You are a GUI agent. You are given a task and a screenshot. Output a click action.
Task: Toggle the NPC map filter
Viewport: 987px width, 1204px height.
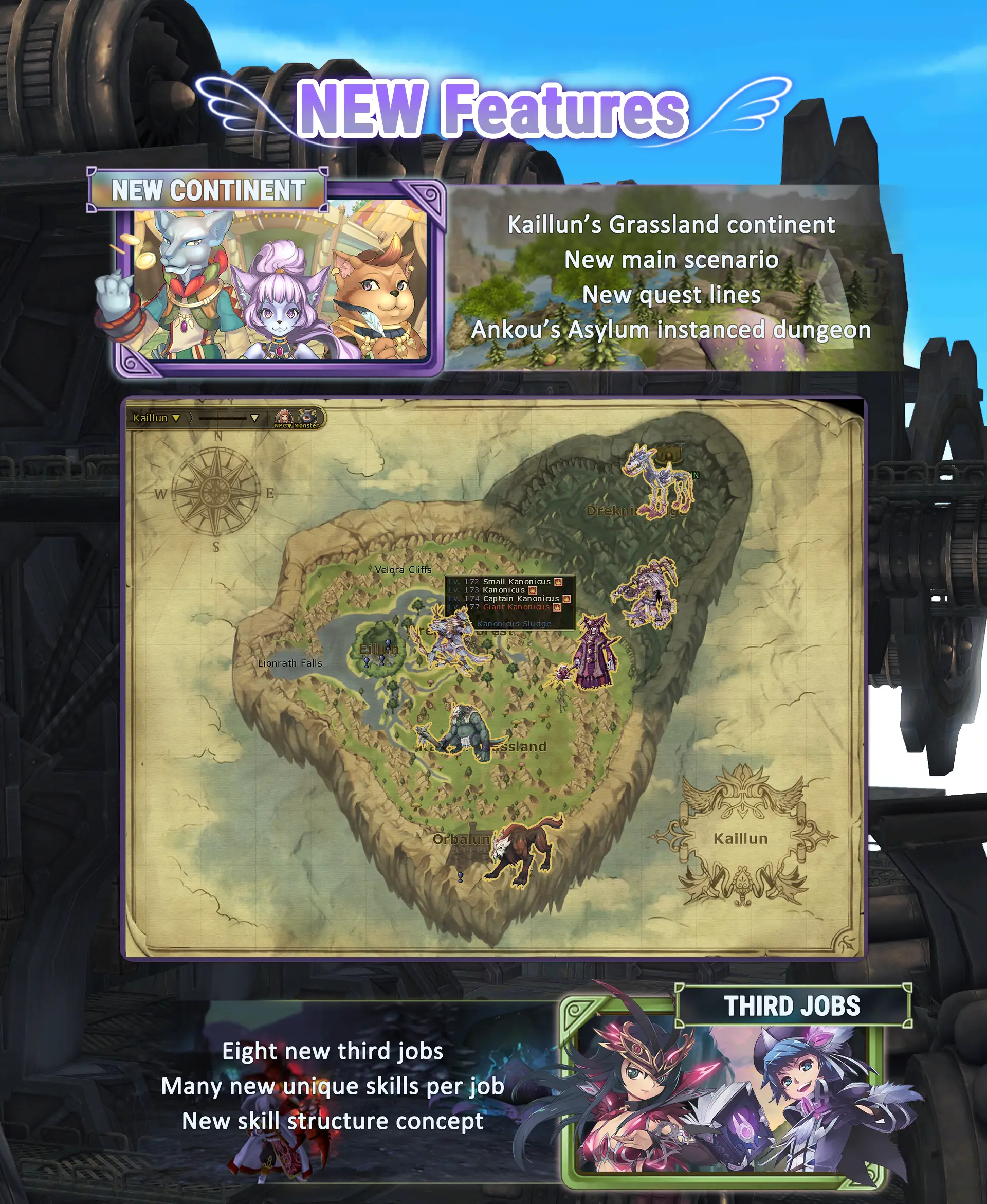pyautogui.click(x=283, y=418)
